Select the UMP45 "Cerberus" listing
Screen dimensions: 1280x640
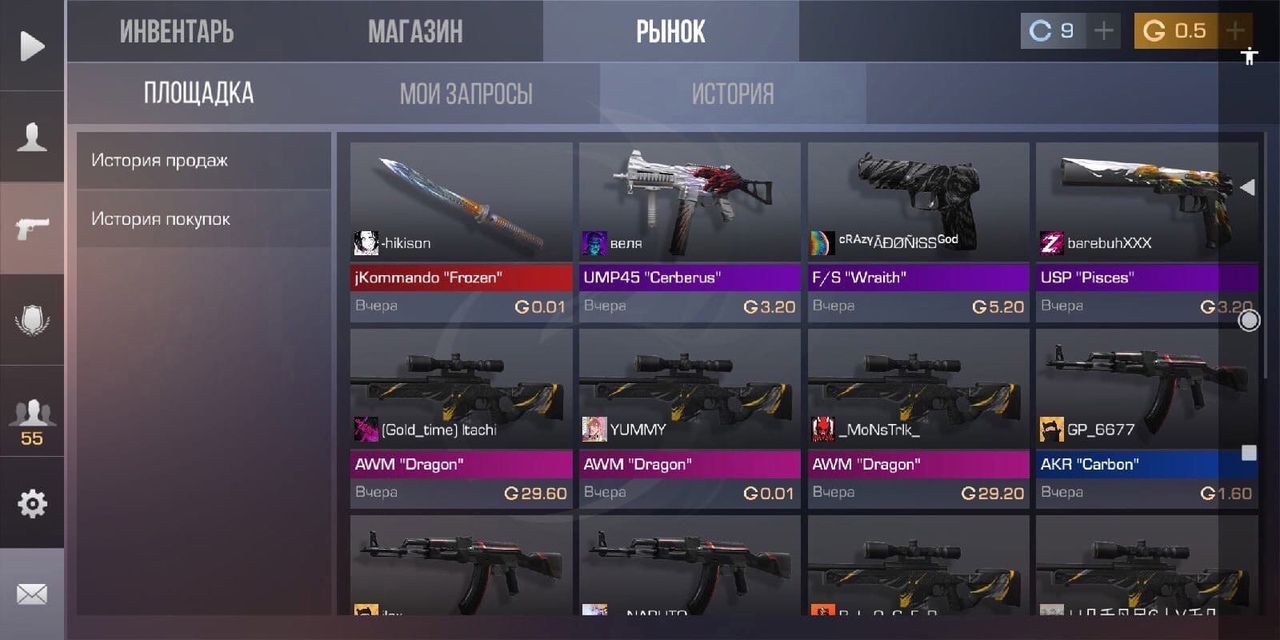690,231
